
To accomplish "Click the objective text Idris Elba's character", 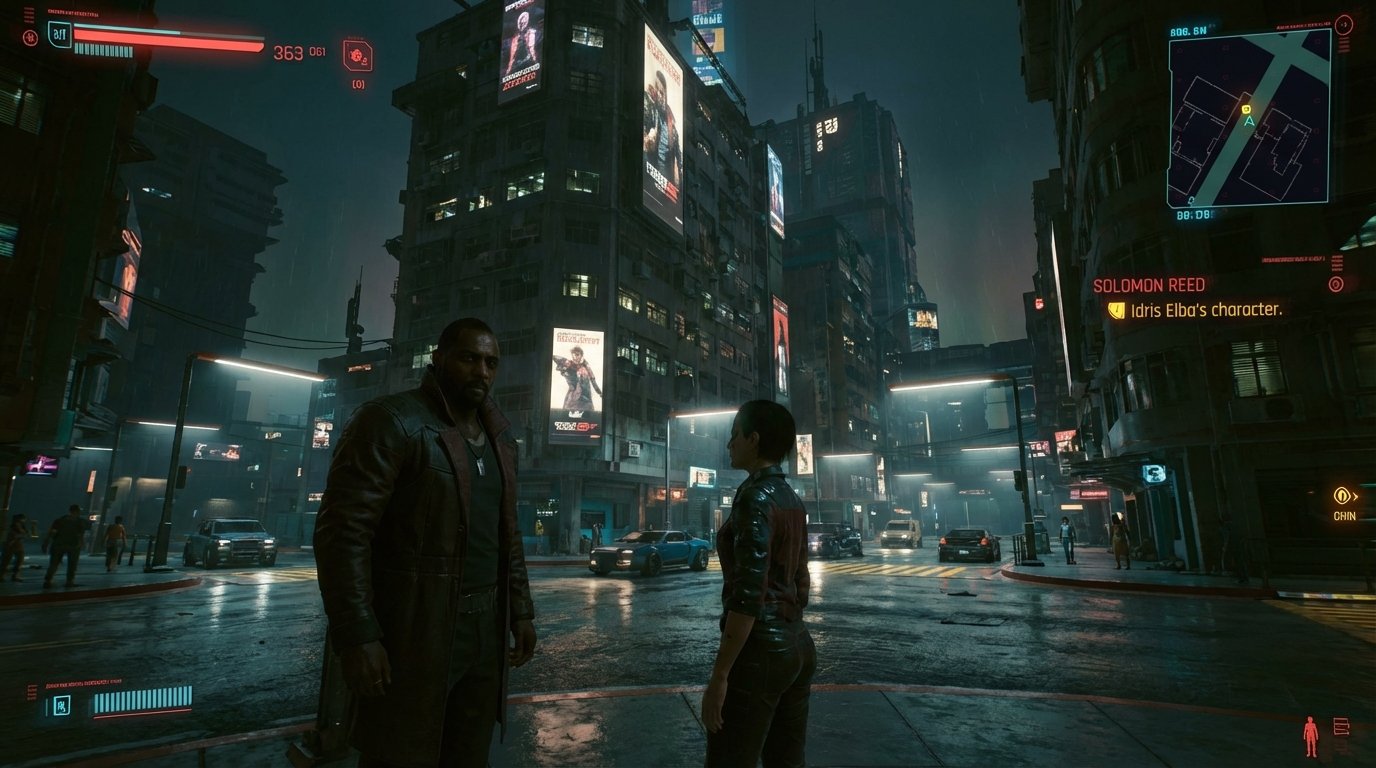I will [x=1205, y=310].
